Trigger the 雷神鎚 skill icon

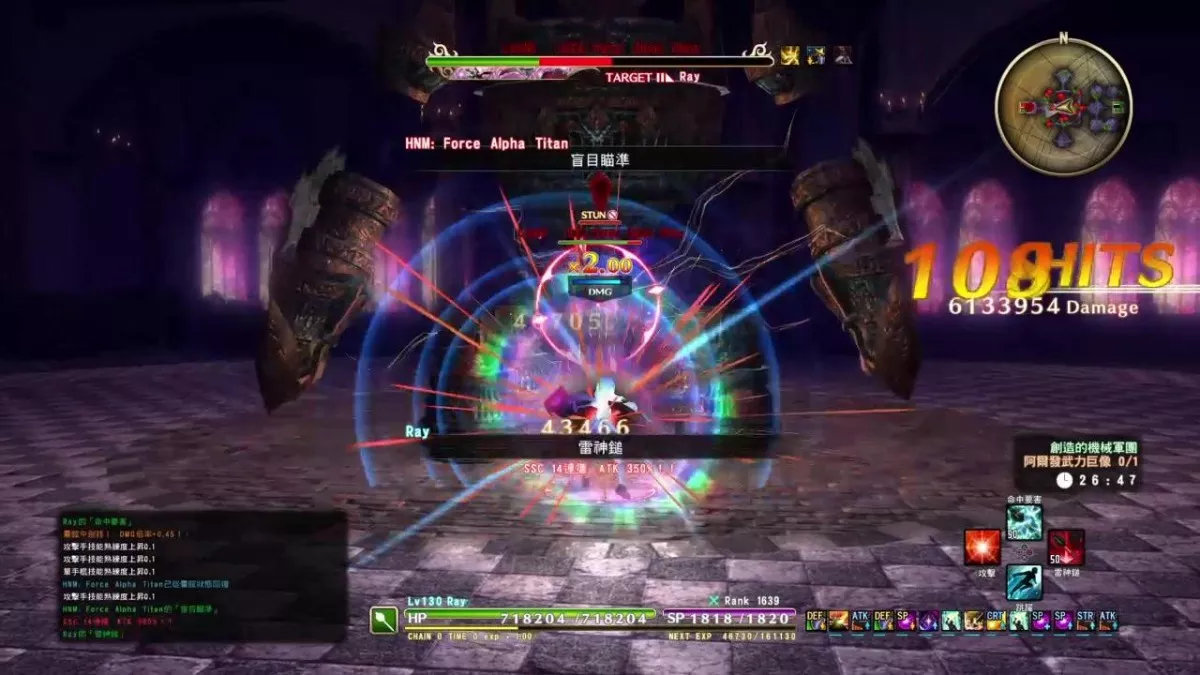click(x=1067, y=547)
